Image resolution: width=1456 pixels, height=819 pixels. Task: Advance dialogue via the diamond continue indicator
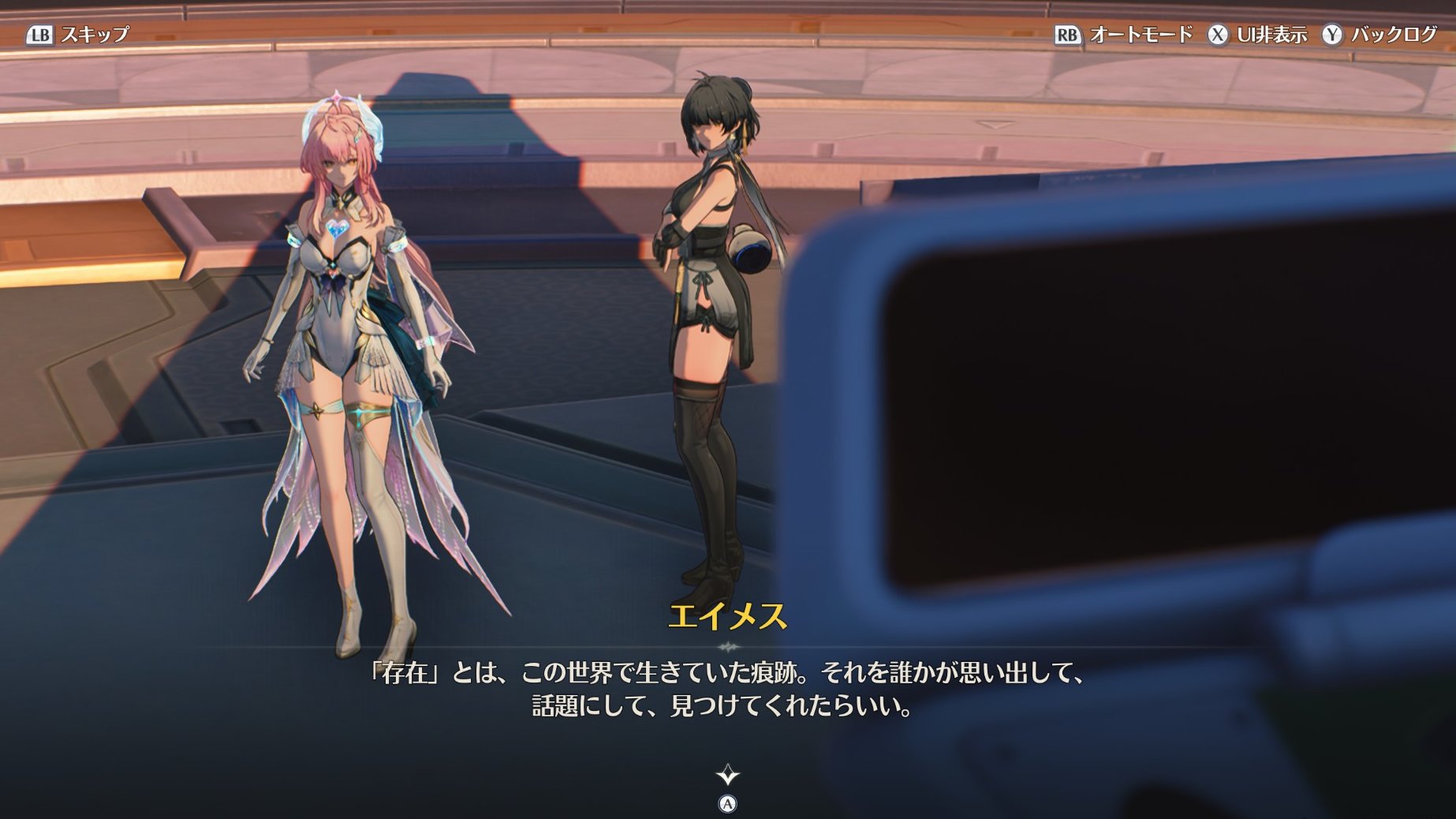point(727,776)
